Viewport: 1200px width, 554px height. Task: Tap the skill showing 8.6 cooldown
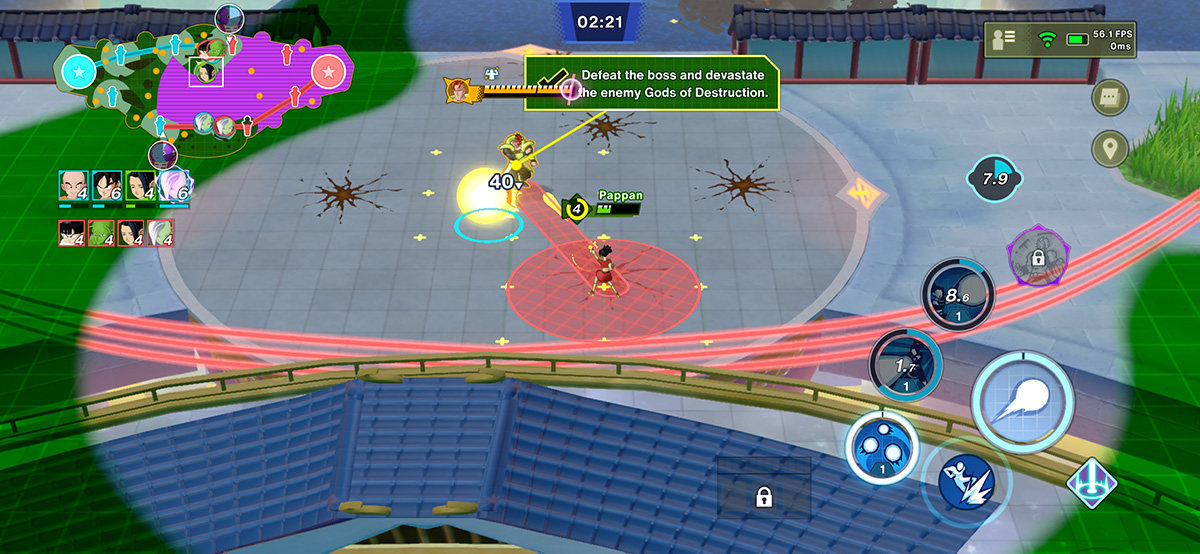[x=957, y=294]
